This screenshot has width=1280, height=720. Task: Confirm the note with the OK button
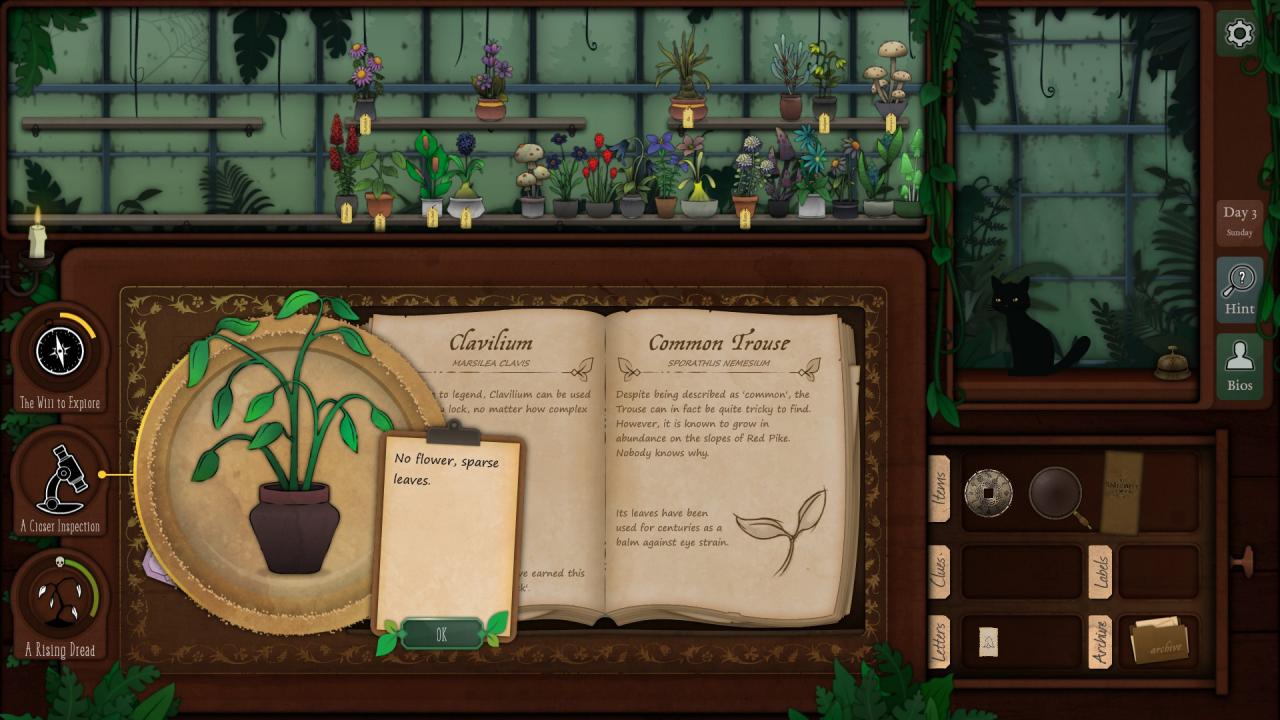pos(442,634)
